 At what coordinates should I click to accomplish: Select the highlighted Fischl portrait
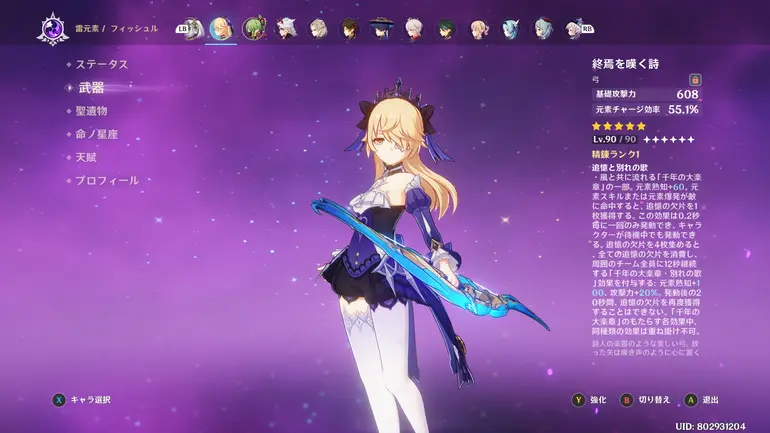(221, 27)
